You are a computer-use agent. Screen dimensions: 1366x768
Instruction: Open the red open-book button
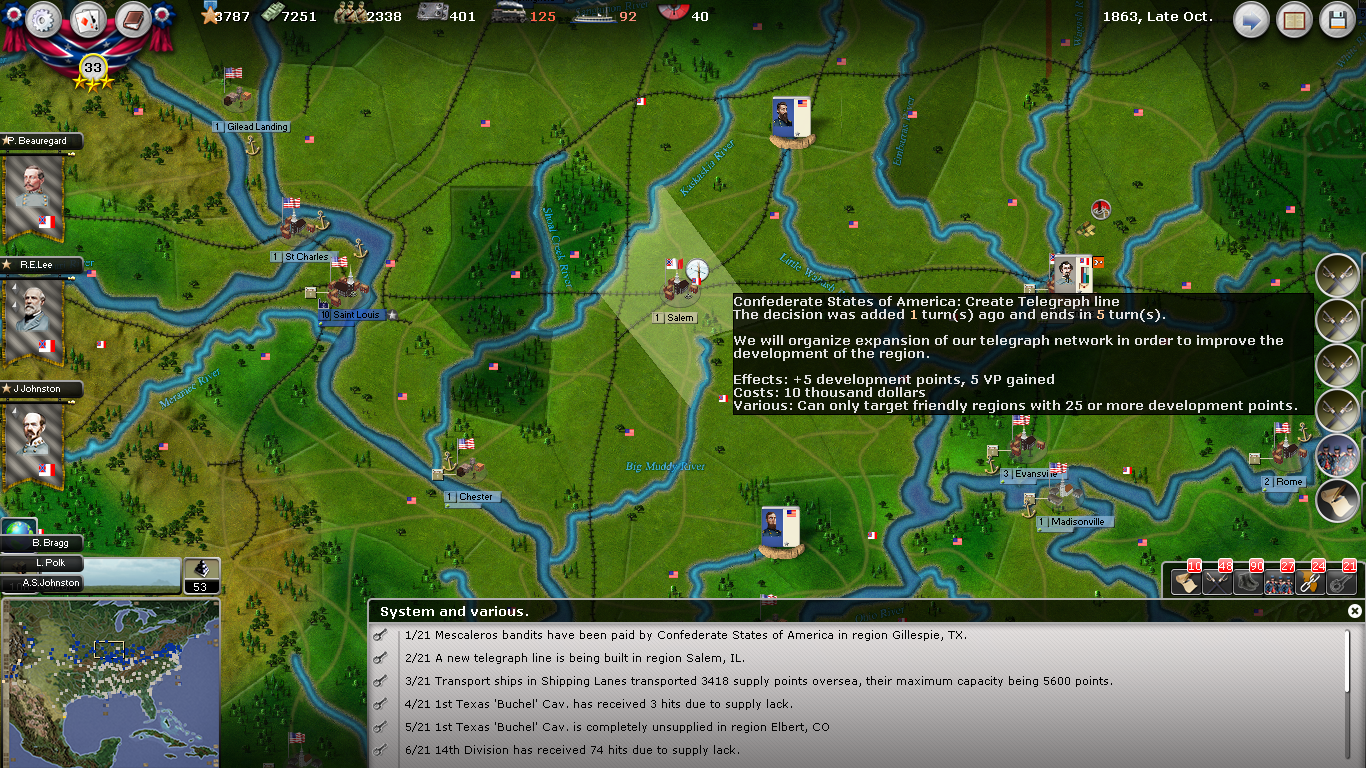[x=1294, y=20]
